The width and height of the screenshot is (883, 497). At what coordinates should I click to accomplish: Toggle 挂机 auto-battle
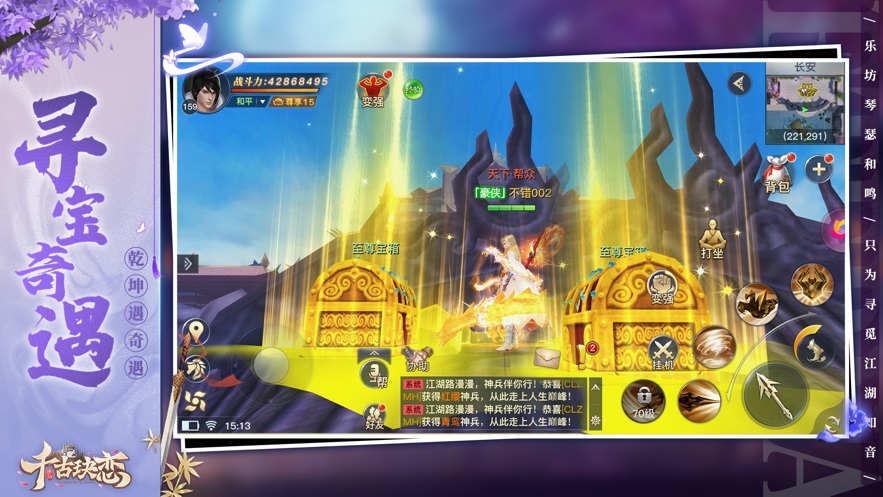point(663,352)
